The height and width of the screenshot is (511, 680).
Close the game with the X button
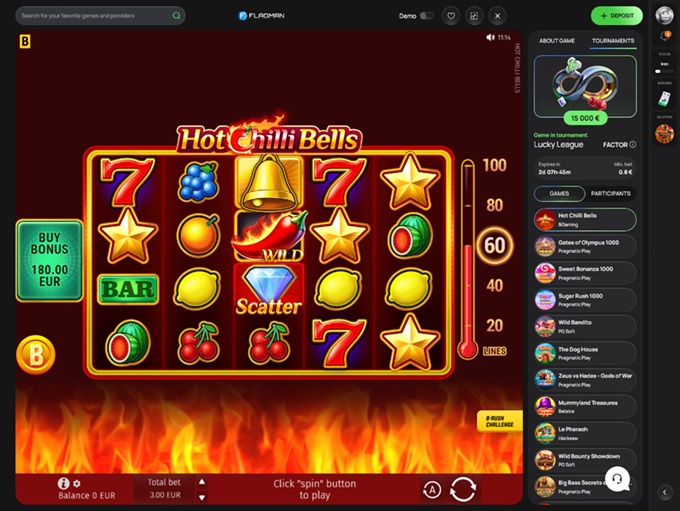click(498, 16)
